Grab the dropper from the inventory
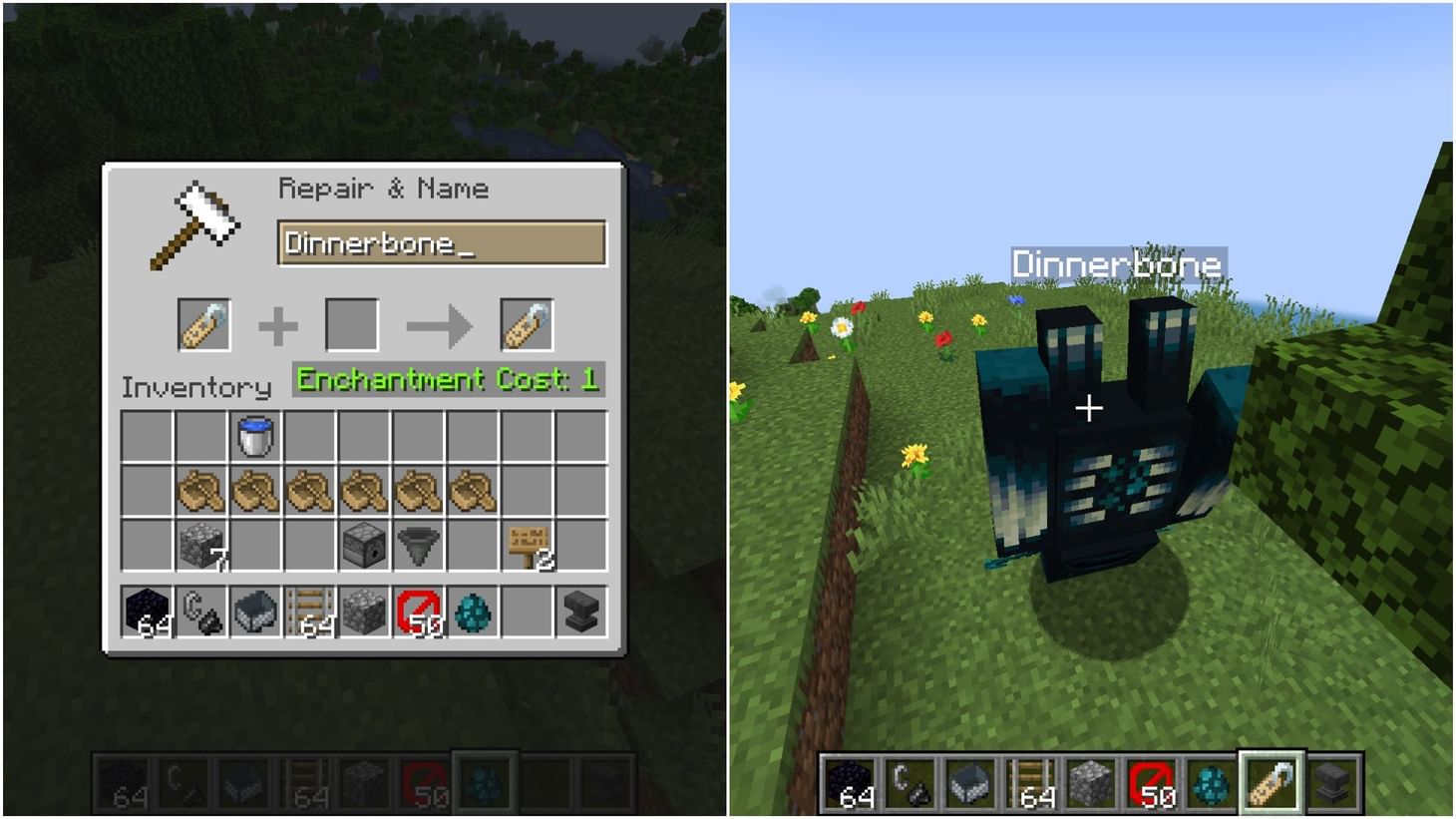 366,544
